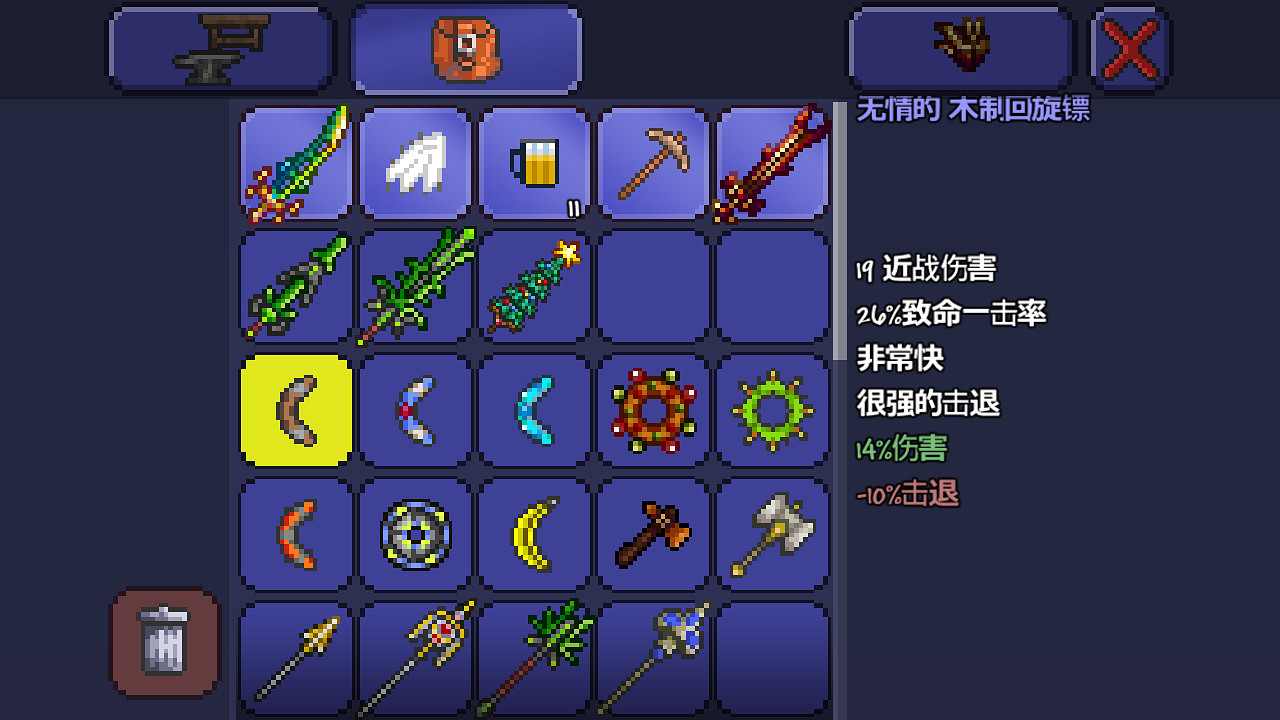
Task: Select the highlighted wooden boomerang
Action: tap(296, 411)
